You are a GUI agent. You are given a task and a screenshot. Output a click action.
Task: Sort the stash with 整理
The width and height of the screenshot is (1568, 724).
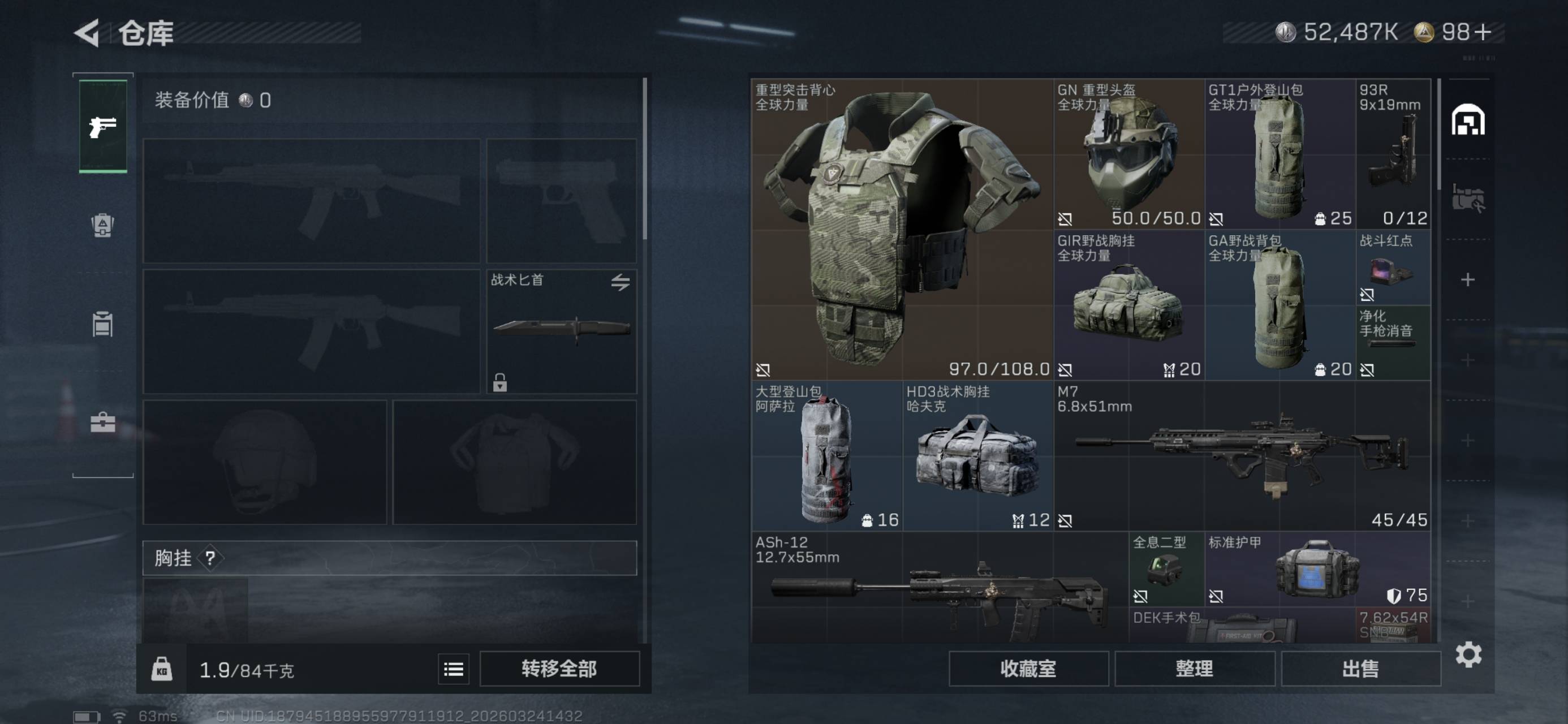[1194, 669]
